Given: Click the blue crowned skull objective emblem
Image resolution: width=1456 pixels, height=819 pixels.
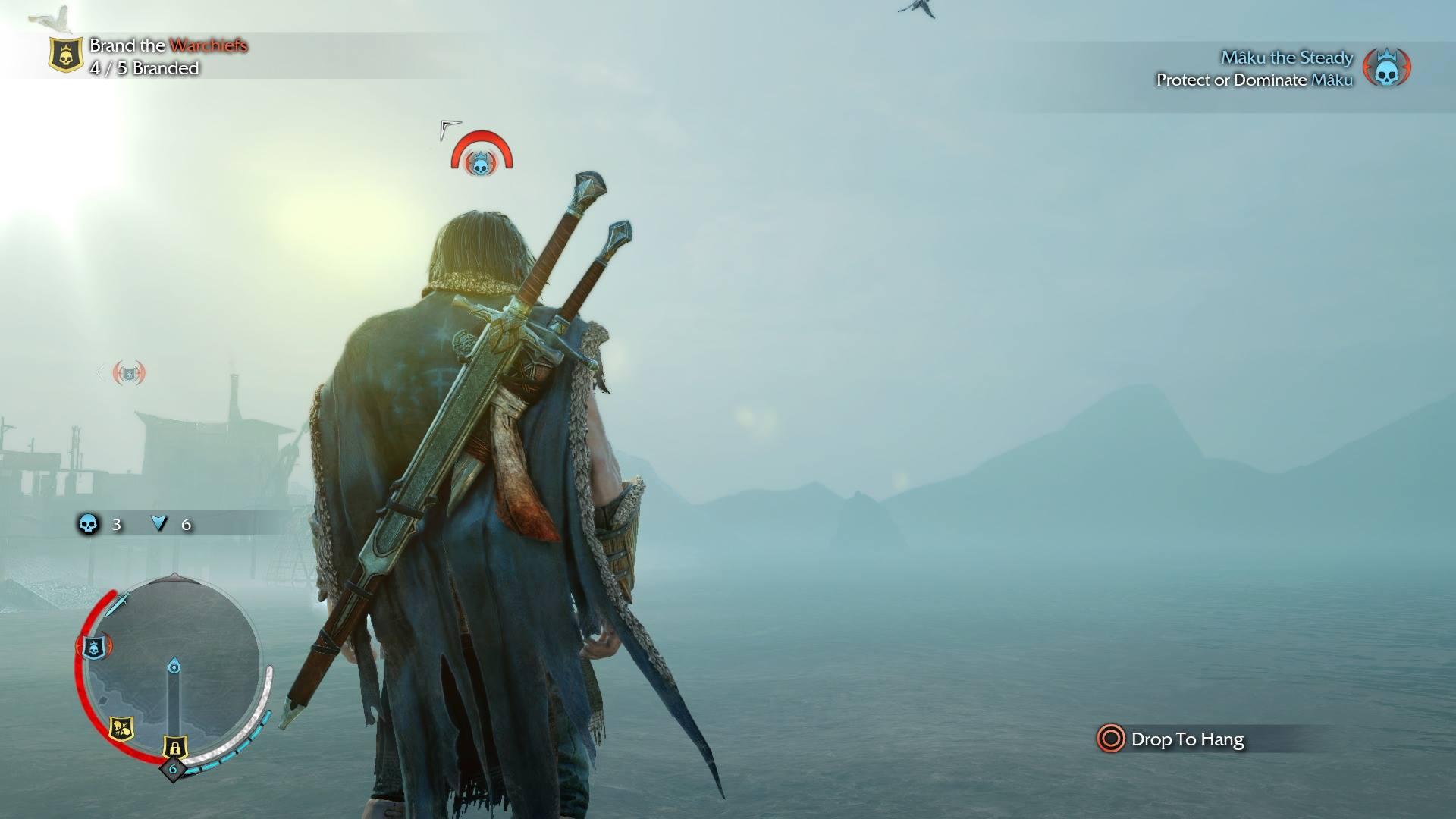Looking at the screenshot, I should (1387, 68).
